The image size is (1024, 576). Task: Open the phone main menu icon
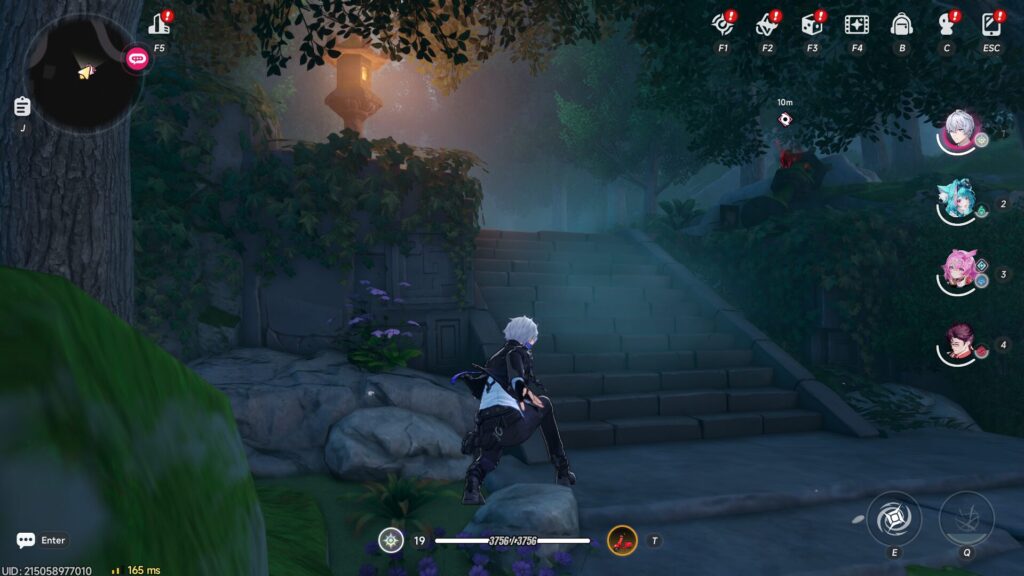pos(991,24)
